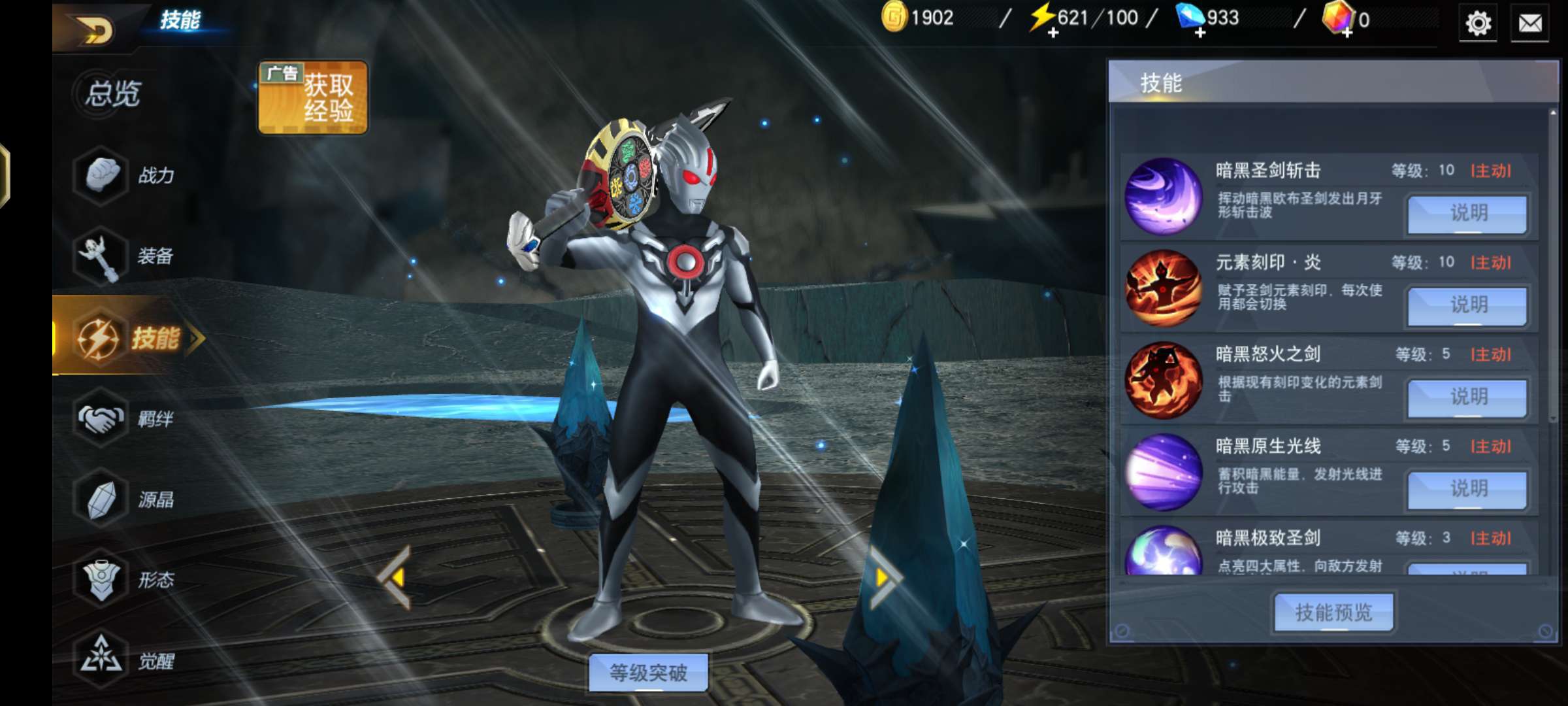Select the 技能 skills tab
The image size is (1568, 706).
click(x=131, y=338)
